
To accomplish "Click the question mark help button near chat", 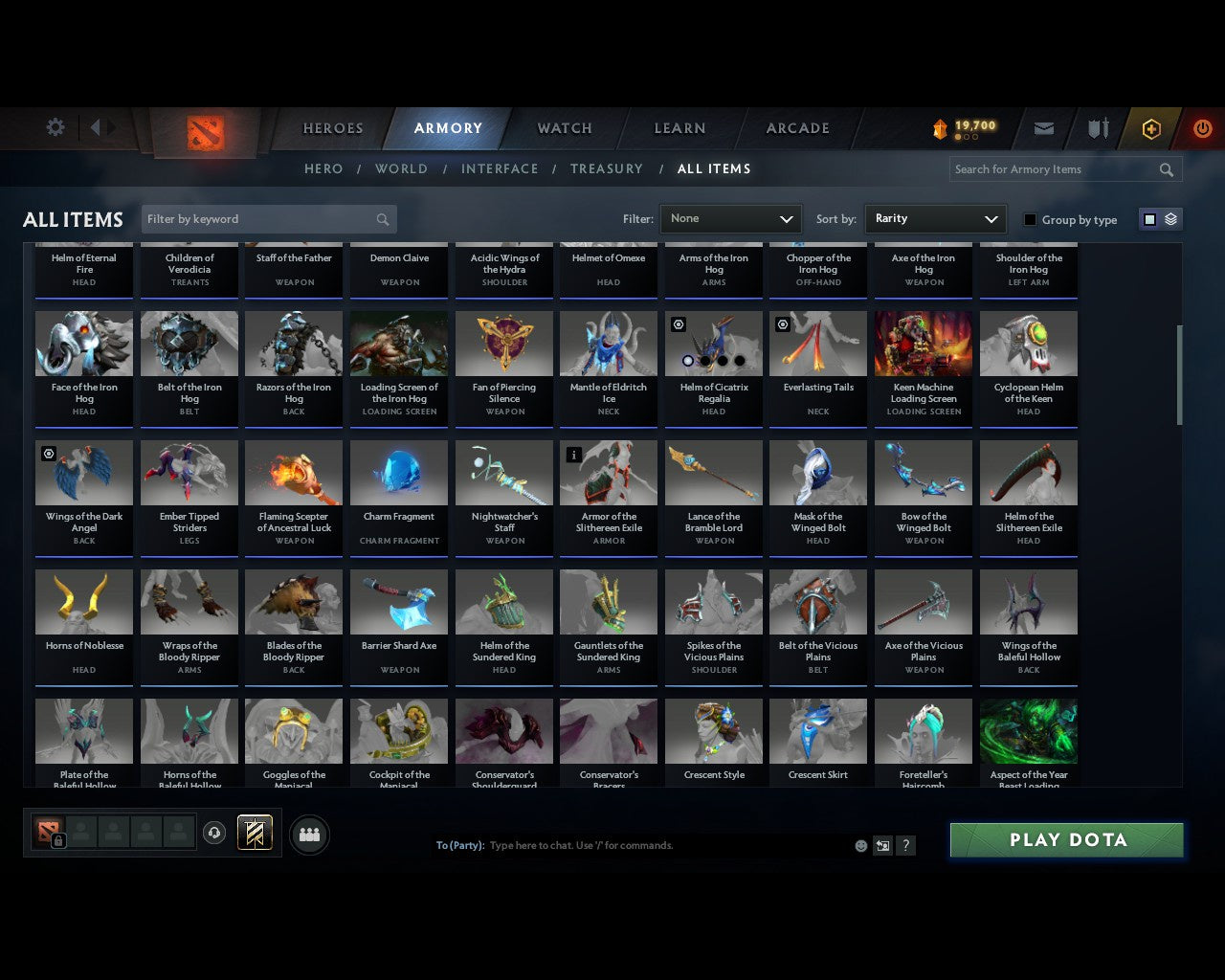I will 905,845.
